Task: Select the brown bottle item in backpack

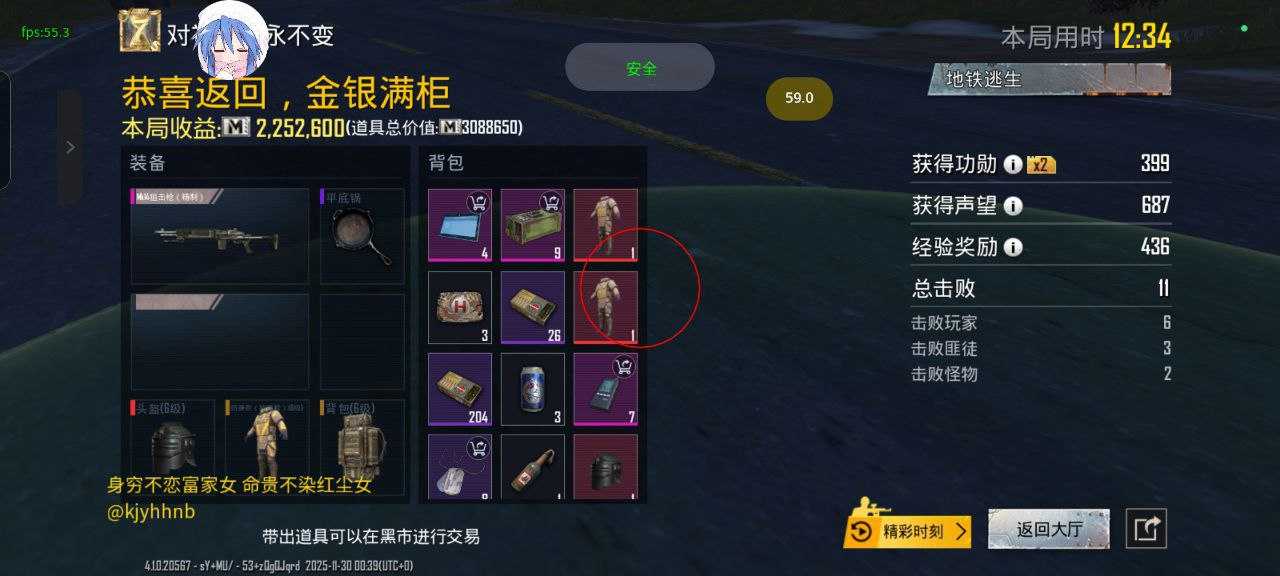Action: coord(533,467)
